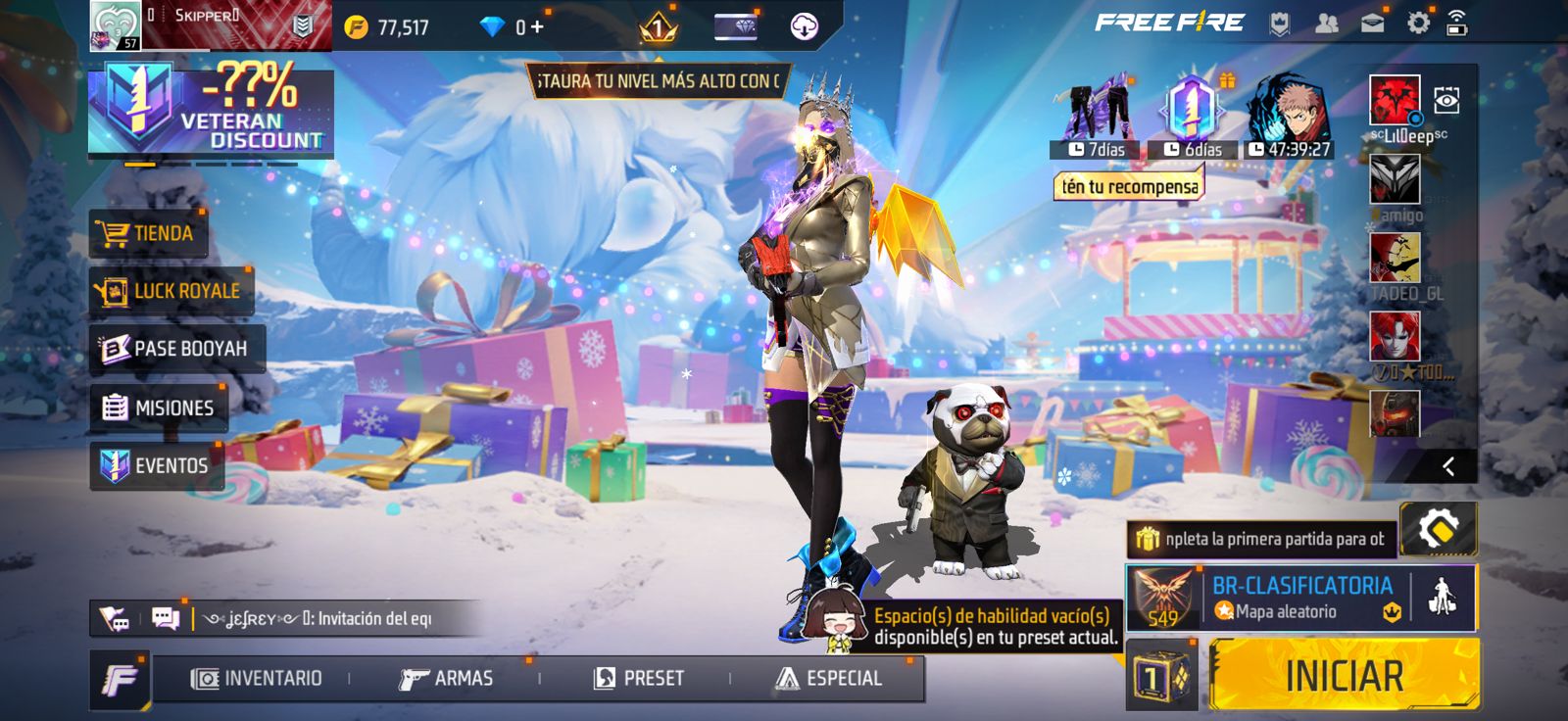Image resolution: width=1568 pixels, height=721 pixels.
Task: Select friend TADEO_GL from the list
Action: tap(1395, 259)
